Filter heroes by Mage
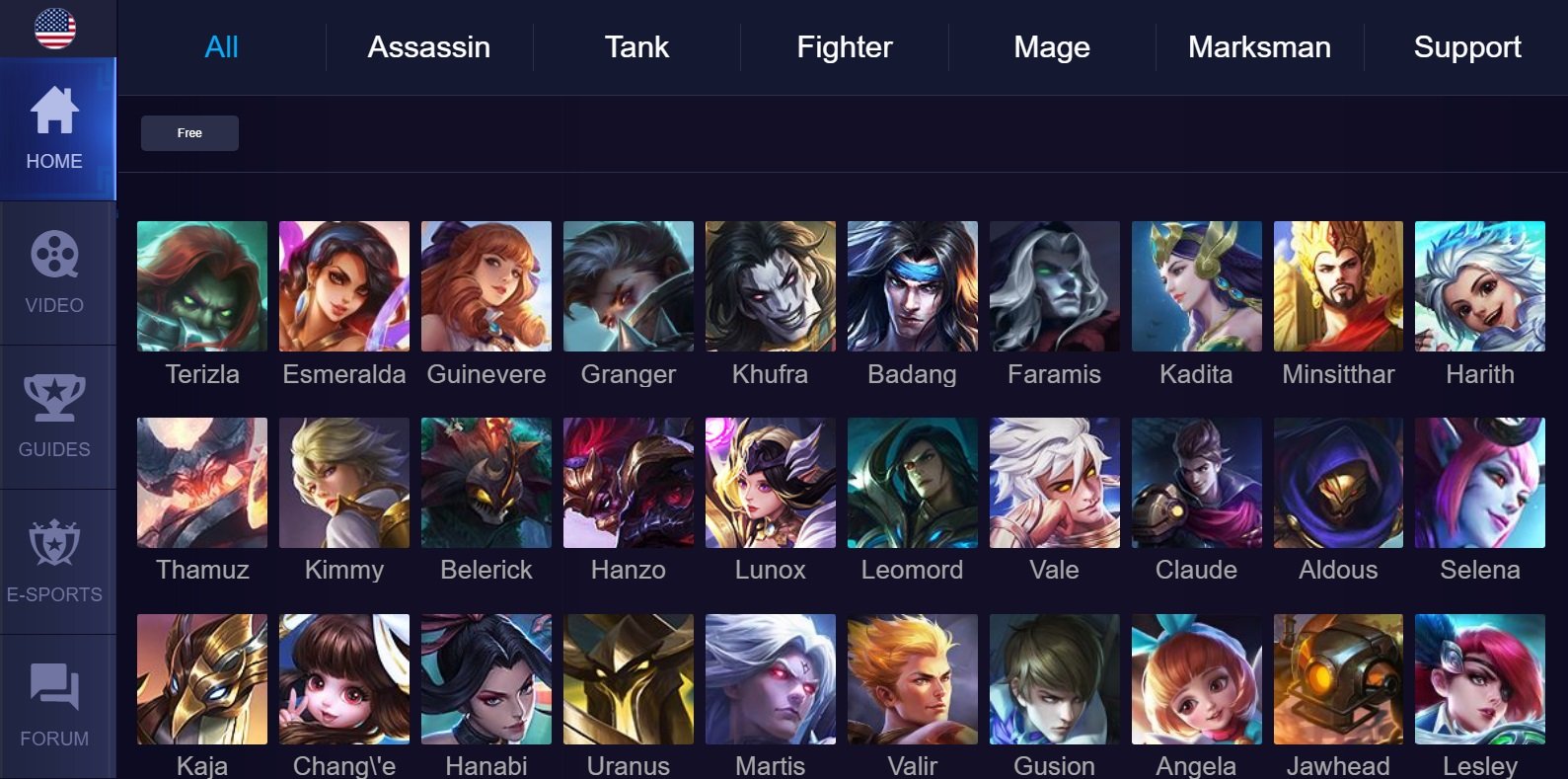Screen dimensions: 1568x779 click(x=1052, y=47)
